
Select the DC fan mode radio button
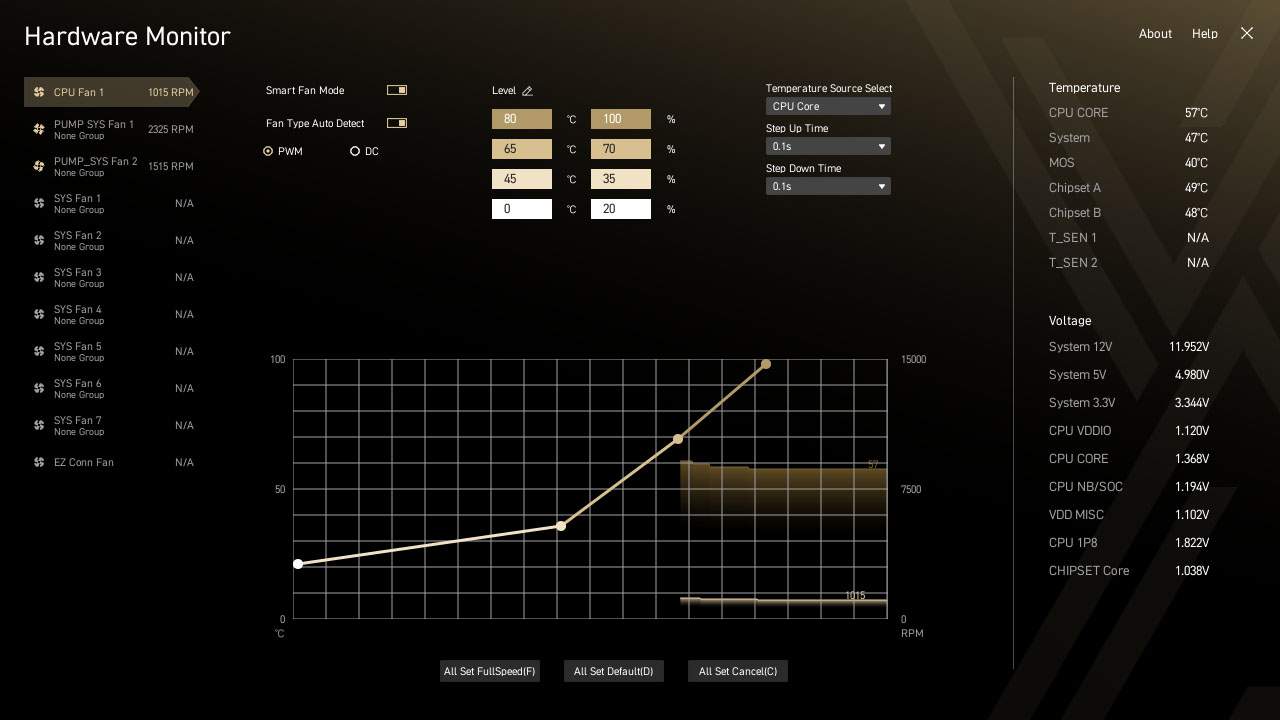355,151
